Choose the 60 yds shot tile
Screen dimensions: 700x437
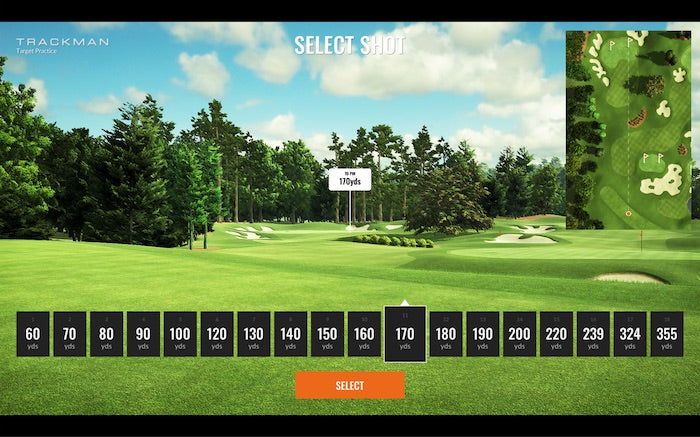(x=32, y=334)
